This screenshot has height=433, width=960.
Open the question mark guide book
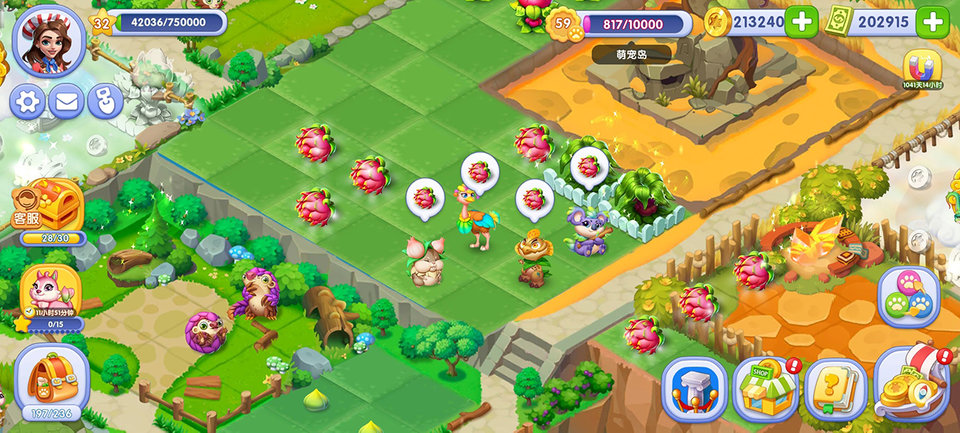836,388
